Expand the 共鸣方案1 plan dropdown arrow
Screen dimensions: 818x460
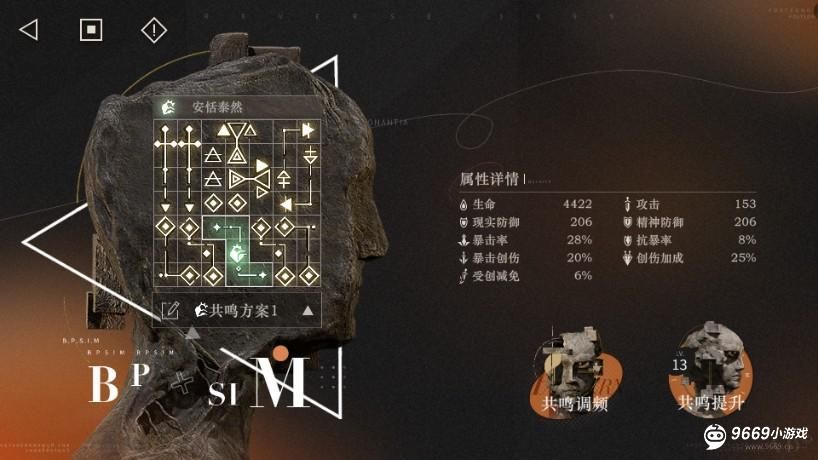[308, 310]
